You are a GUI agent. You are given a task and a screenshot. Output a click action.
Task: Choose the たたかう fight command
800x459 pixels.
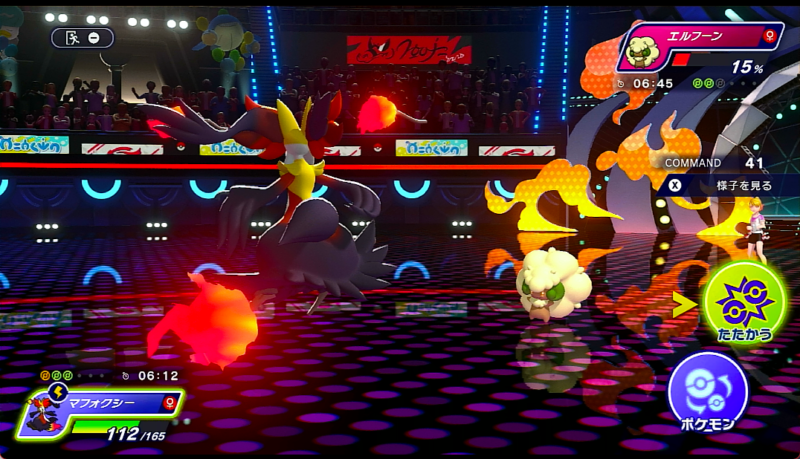pos(744,302)
